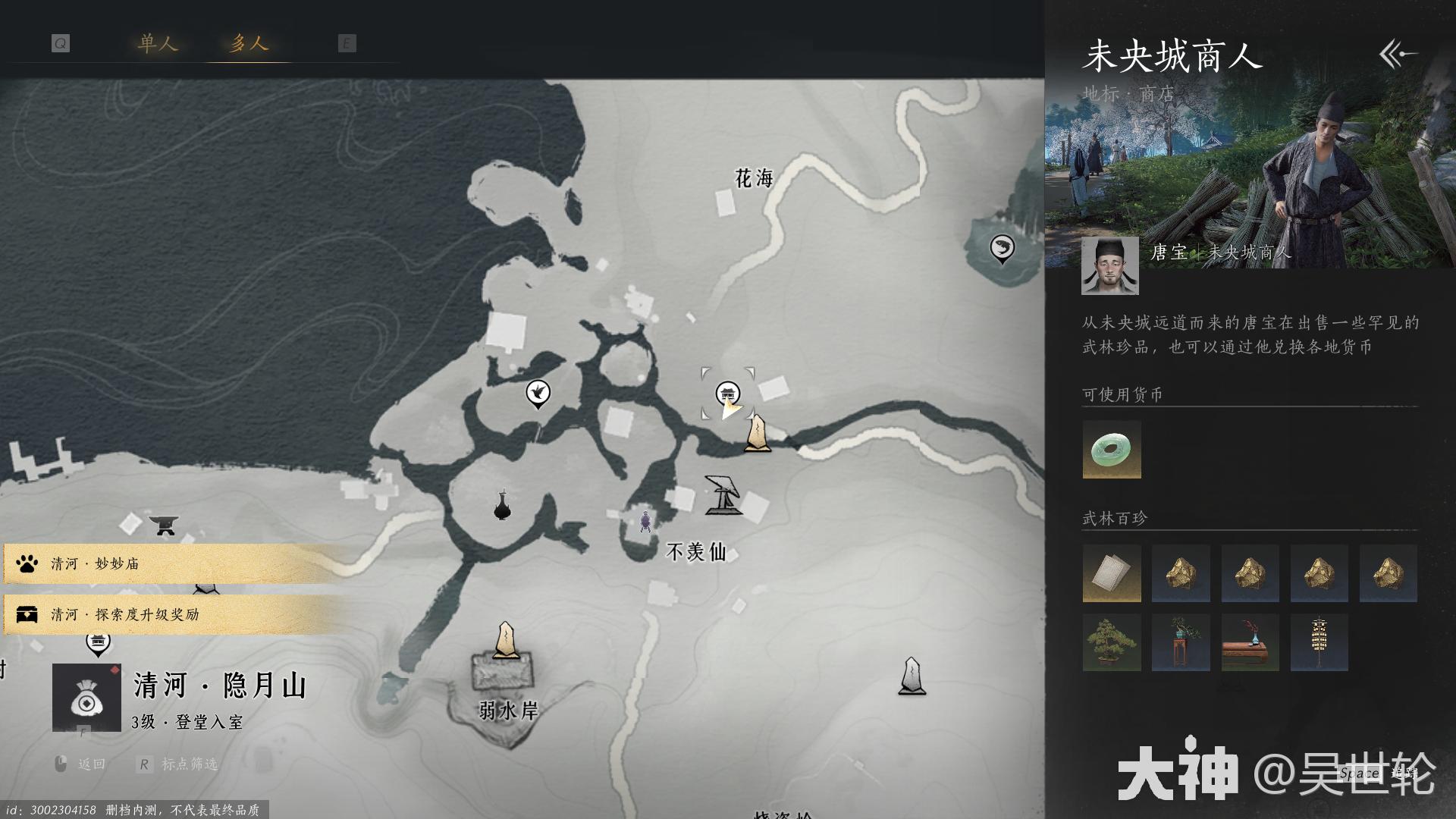Click the anvil blacksmith map marker

click(x=163, y=524)
